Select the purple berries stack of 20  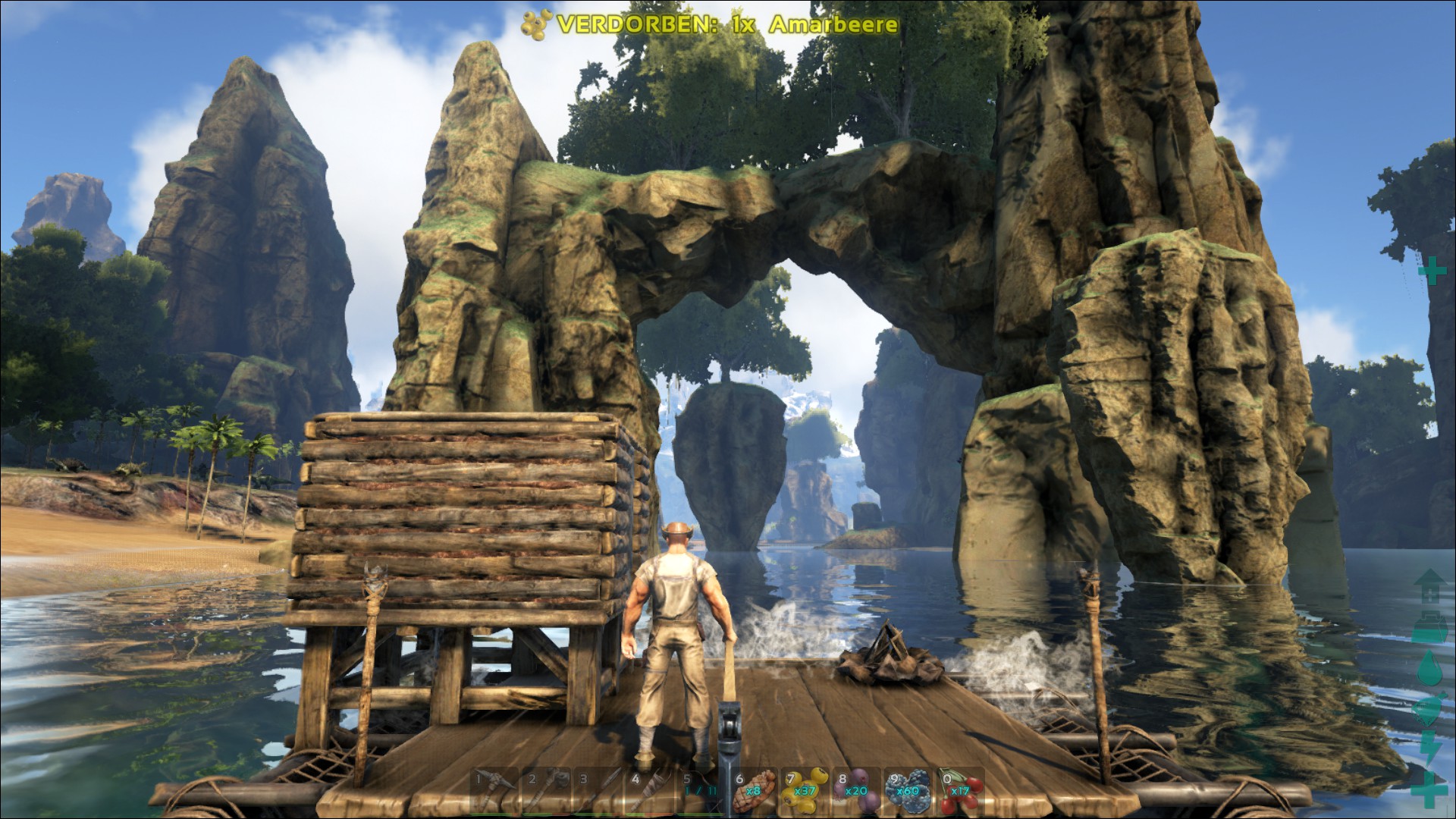pos(857,789)
